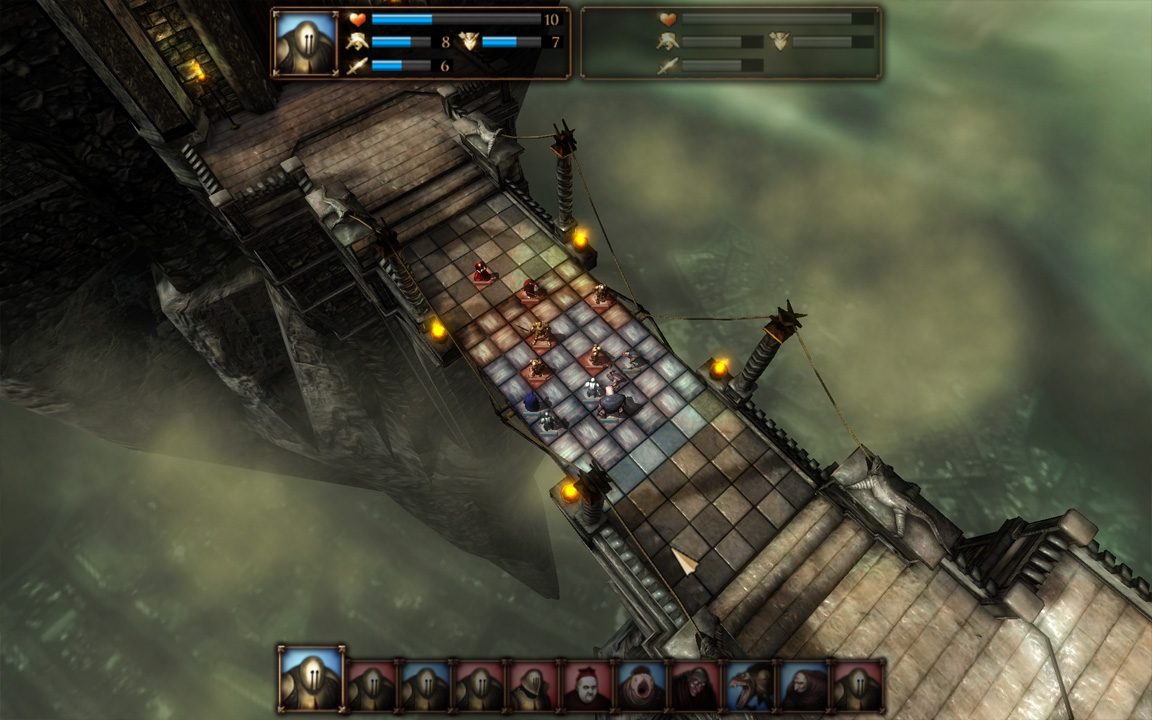The height and width of the screenshot is (720, 1152).
Task: Select the fanged beast portrait
Action: point(750,686)
